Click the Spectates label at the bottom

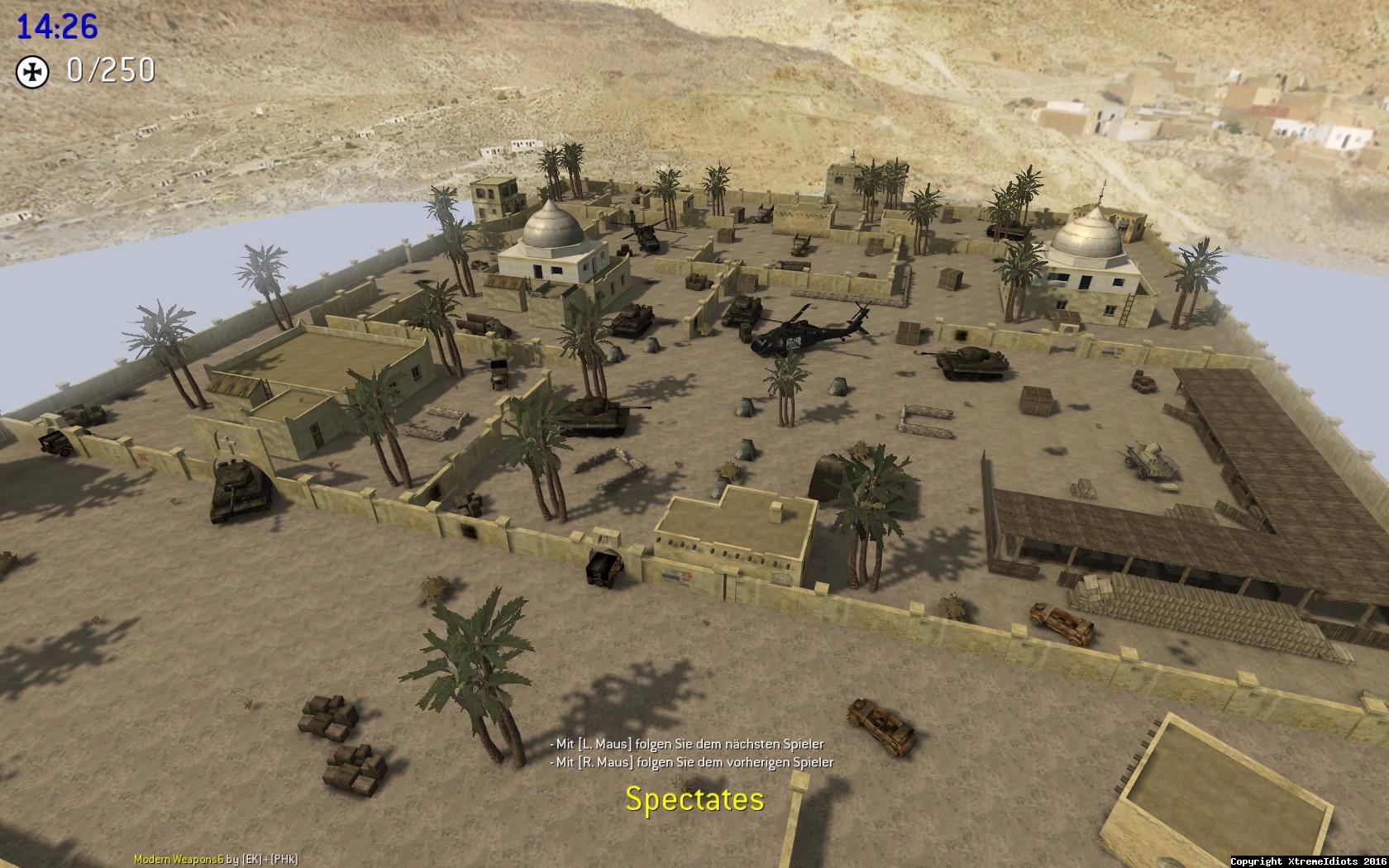[694, 799]
